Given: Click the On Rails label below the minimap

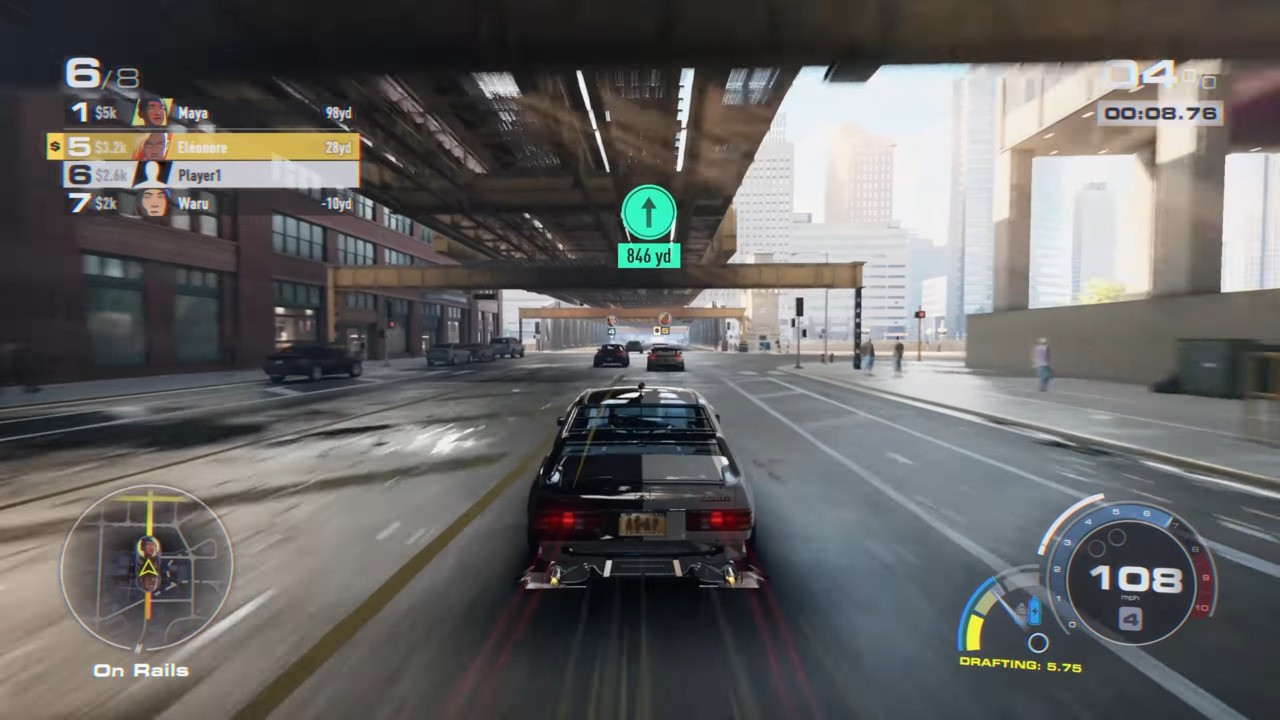Looking at the screenshot, I should pyautogui.click(x=141, y=670).
